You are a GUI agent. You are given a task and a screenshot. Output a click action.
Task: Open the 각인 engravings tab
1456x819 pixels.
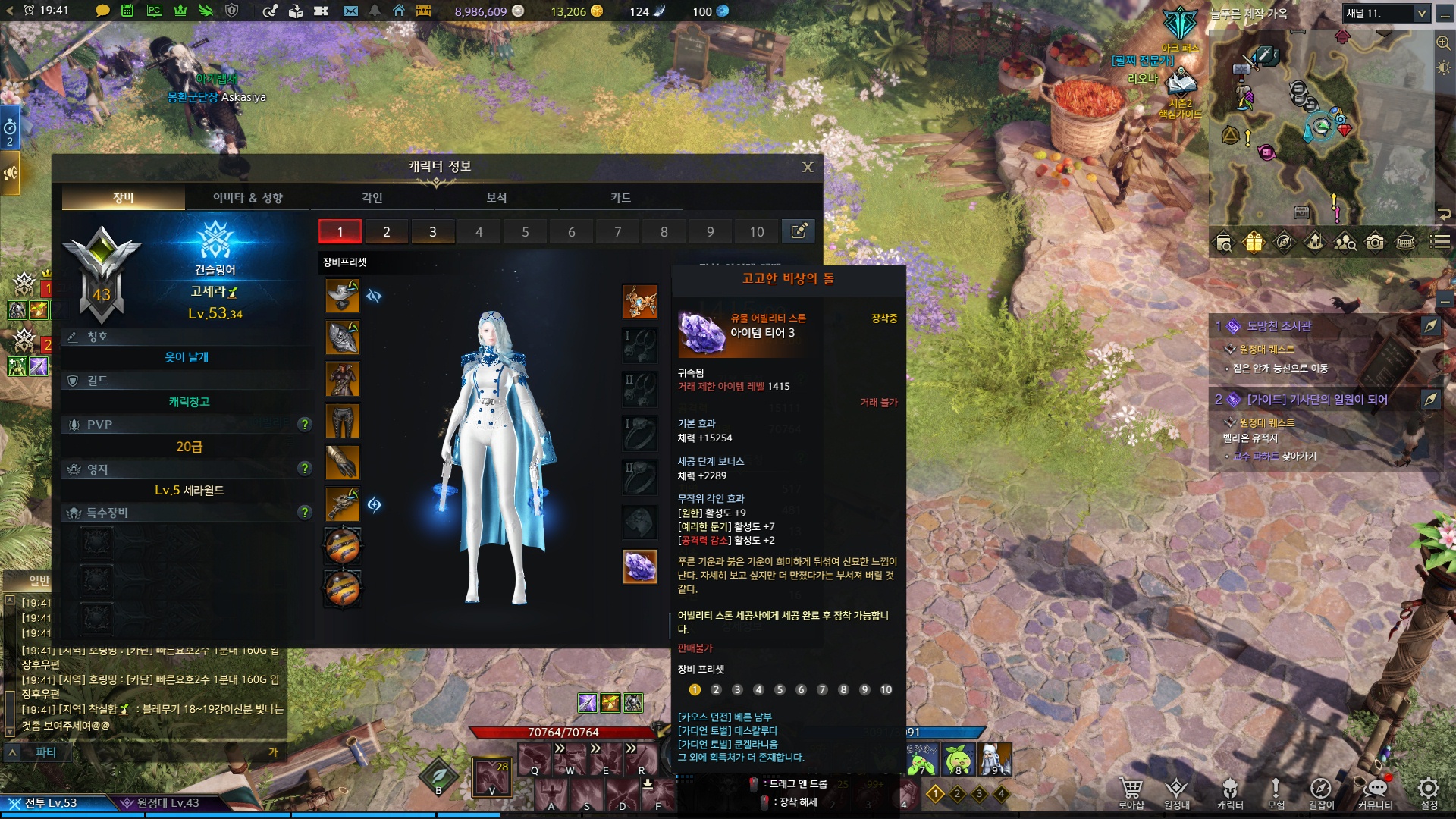coord(372,198)
